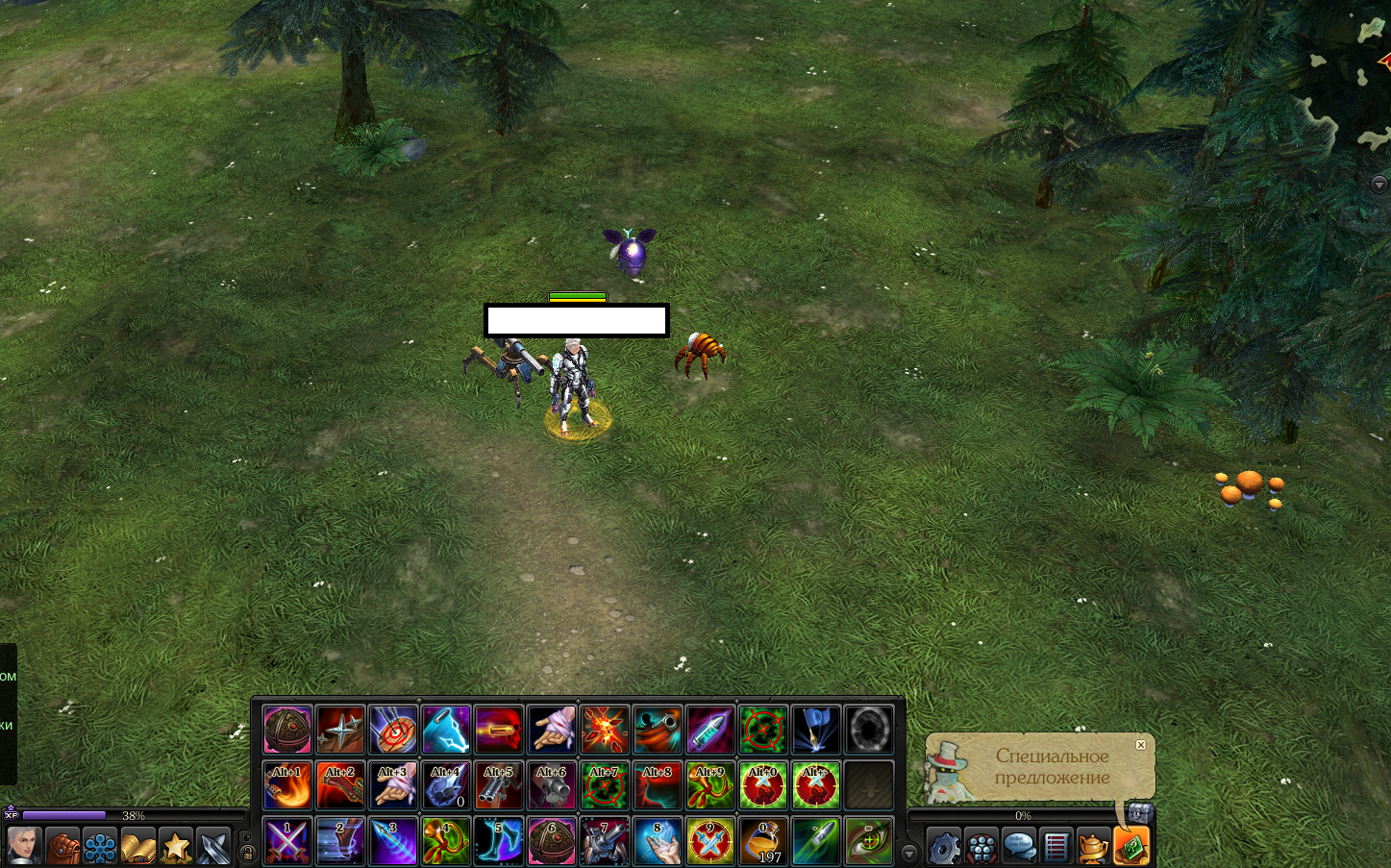Use the double-barrel gun skill on Alt+5
This screenshot has height=868, width=1391.
coord(499,785)
